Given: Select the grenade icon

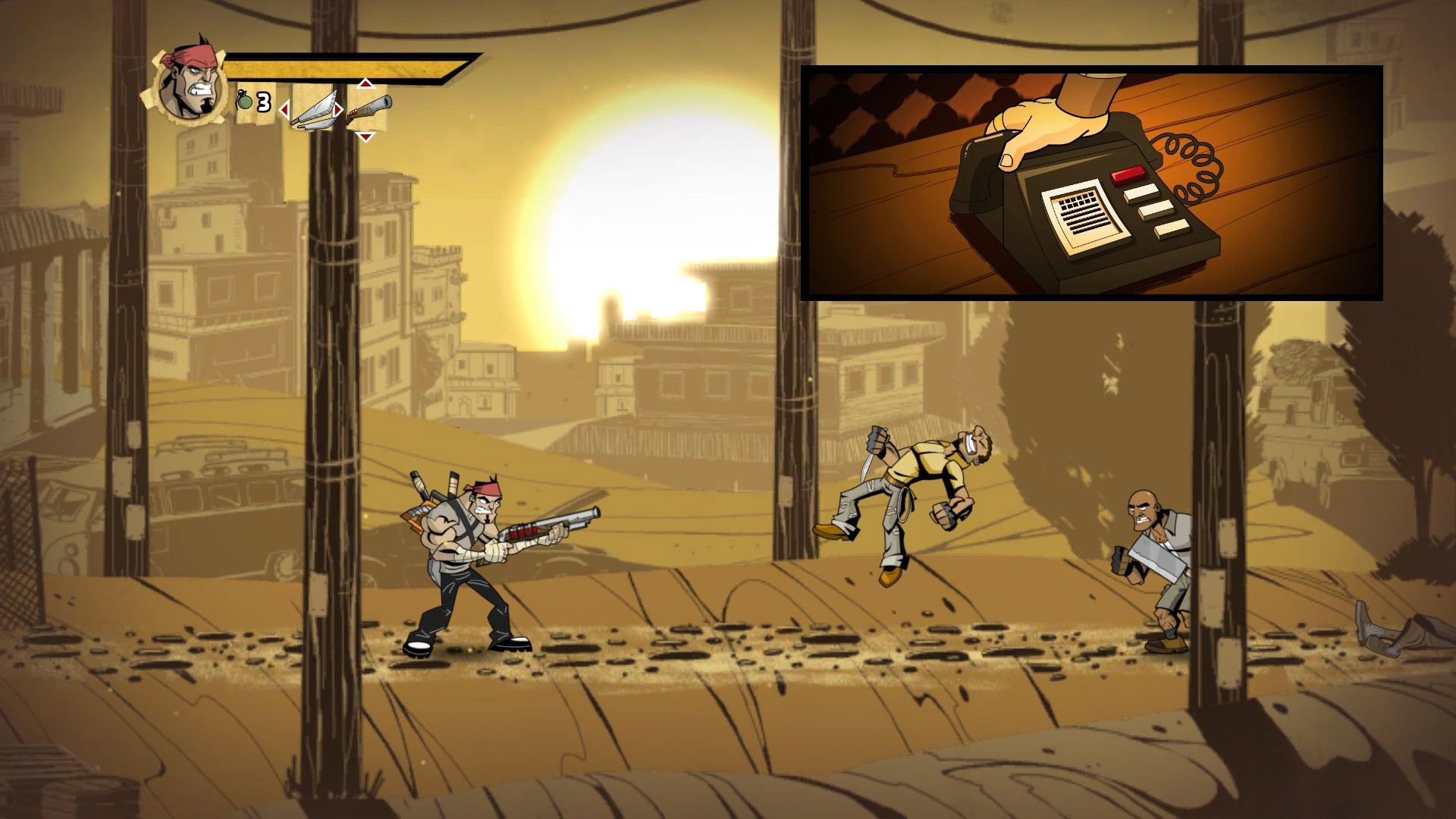Looking at the screenshot, I should (245, 101).
